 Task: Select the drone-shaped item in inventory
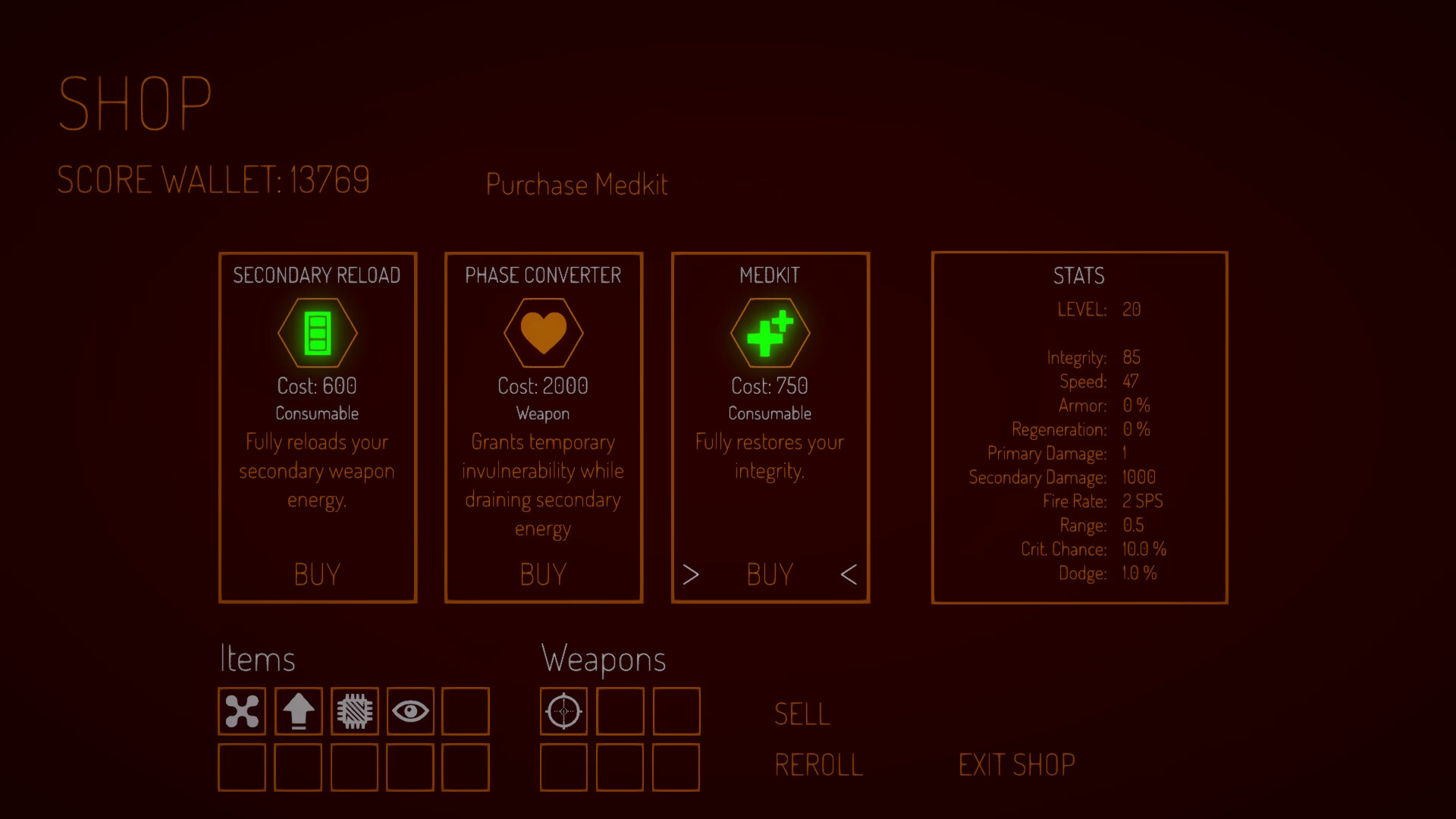pos(241,711)
